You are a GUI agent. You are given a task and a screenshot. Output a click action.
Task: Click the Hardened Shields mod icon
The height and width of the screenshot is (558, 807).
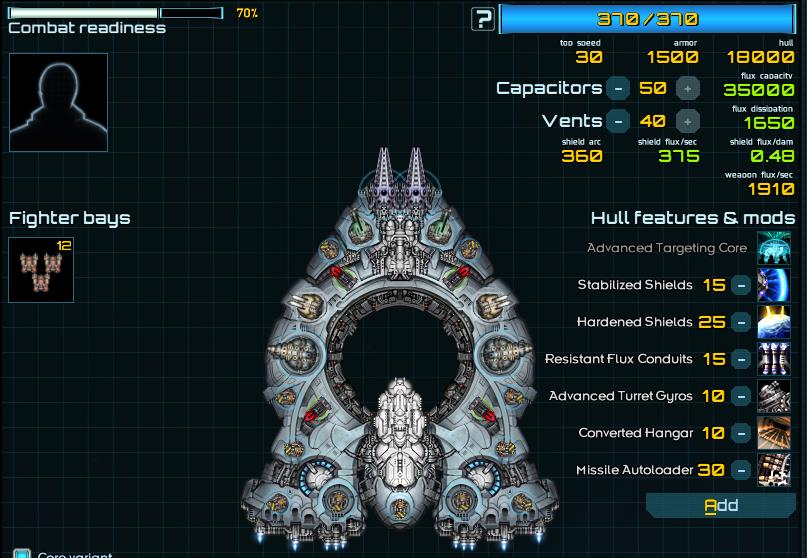pos(775,322)
